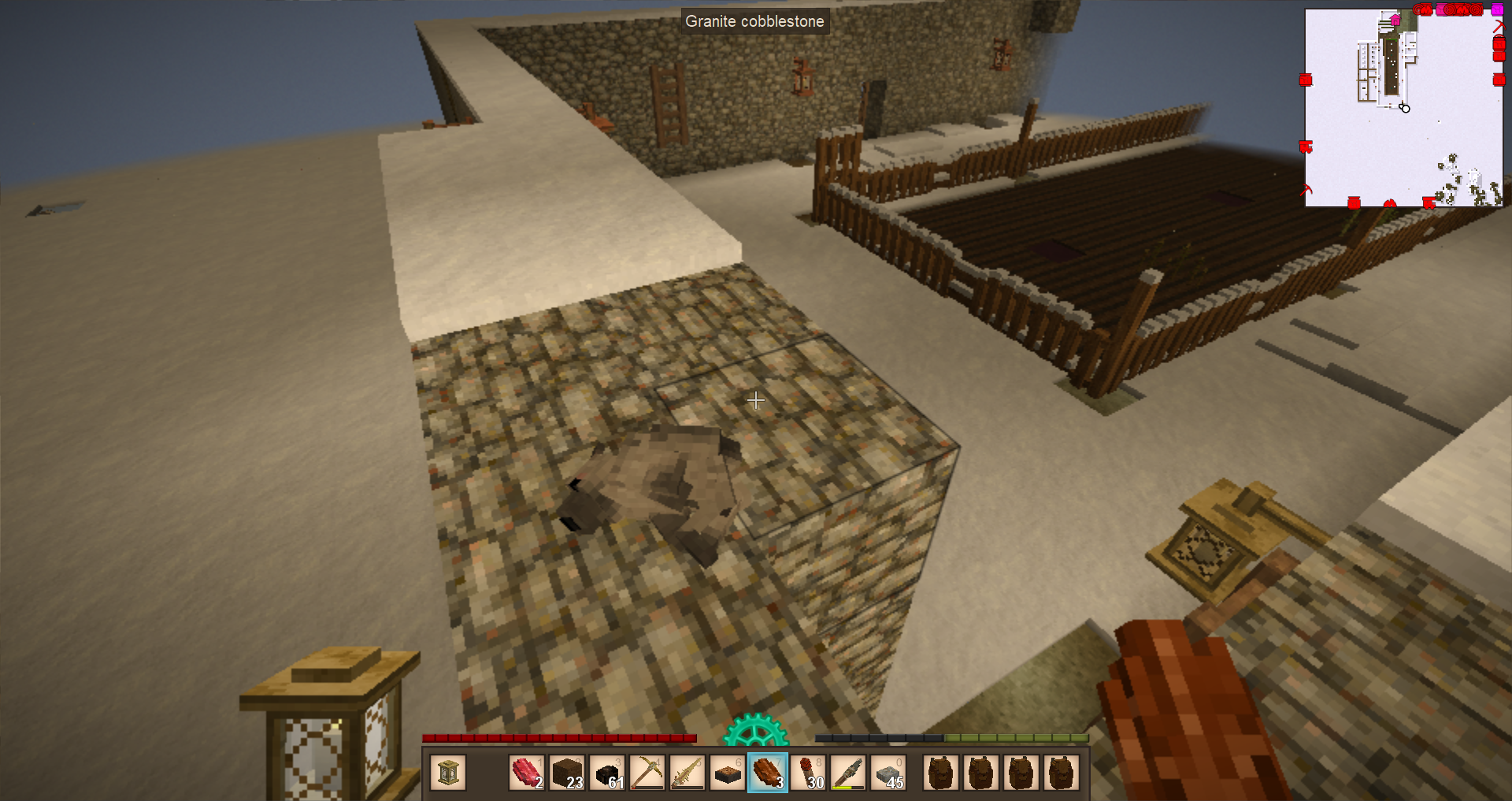
Task: Select the red meat hotbar slot
Action: (x=527, y=773)
